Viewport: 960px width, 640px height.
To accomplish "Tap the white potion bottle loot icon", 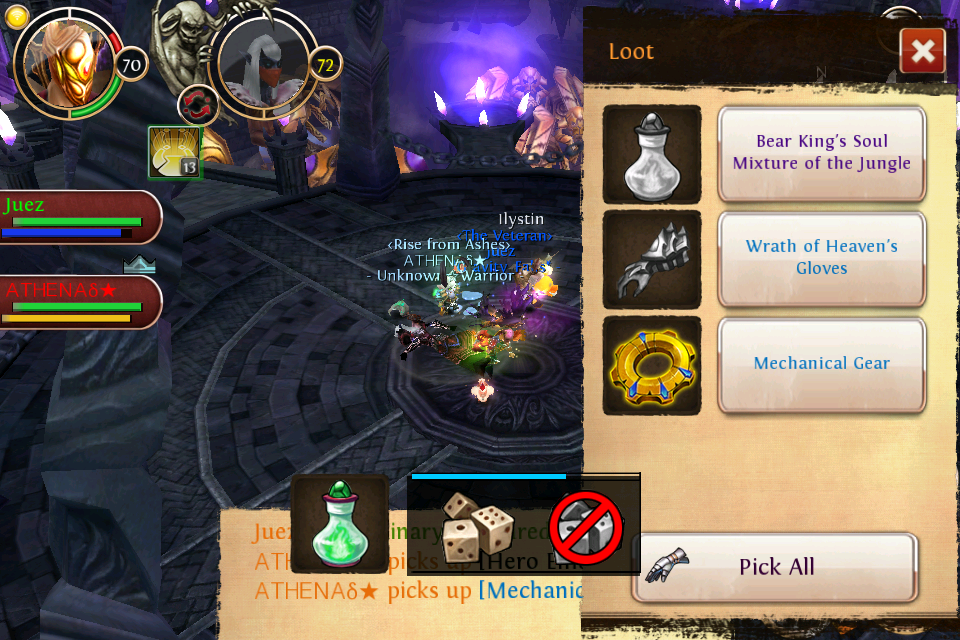I will click(x=652, y=154).
